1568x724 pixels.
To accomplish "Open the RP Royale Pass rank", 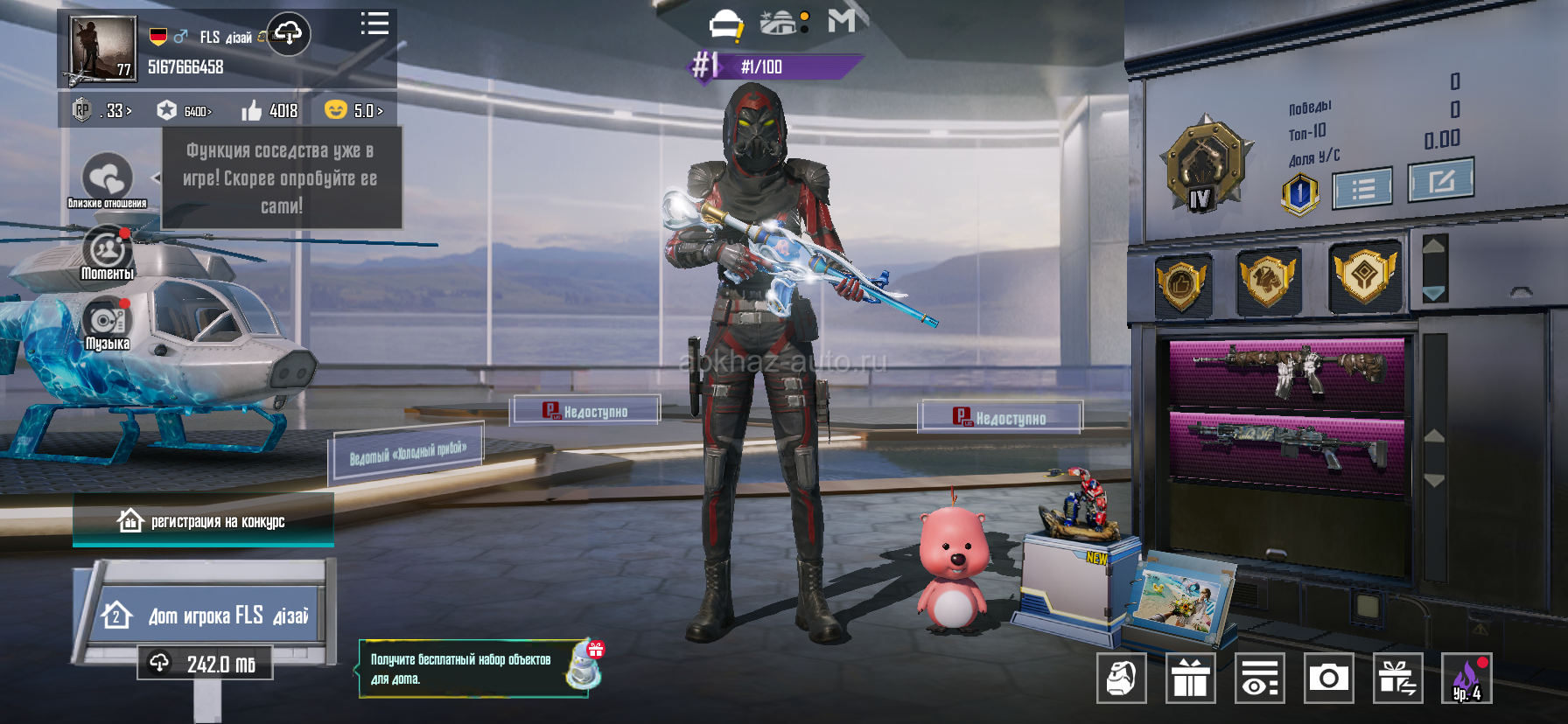I will pyautogui.click(x=101, y=110).
